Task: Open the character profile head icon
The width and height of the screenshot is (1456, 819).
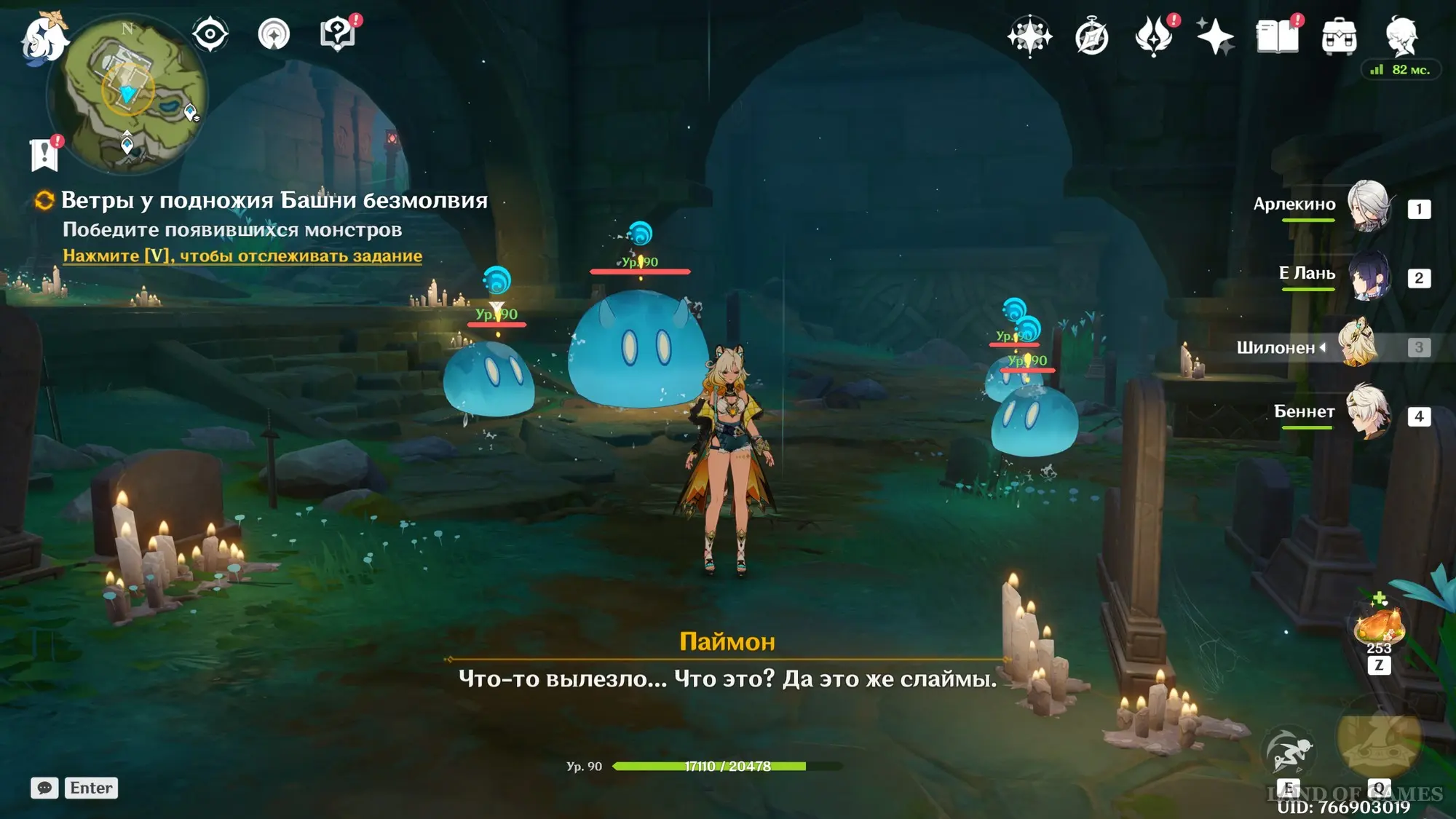Action: point(1401,36)
